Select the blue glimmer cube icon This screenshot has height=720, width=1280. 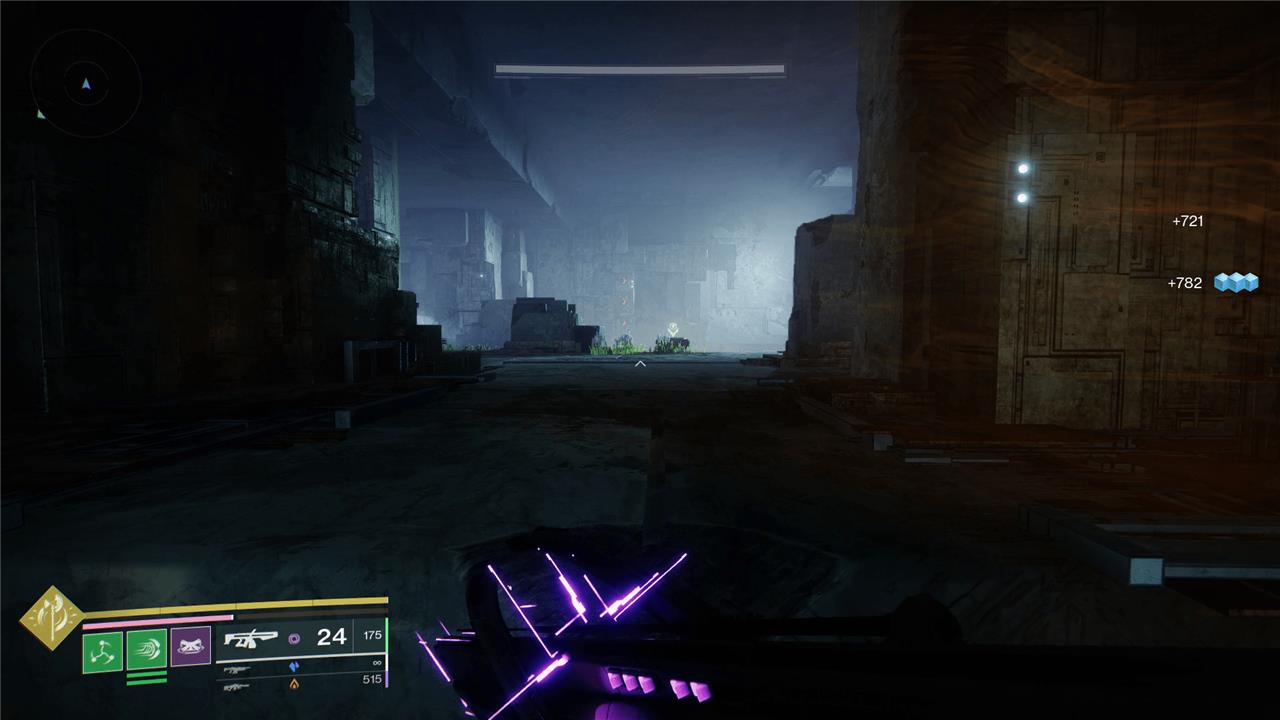pos(1235,283)
